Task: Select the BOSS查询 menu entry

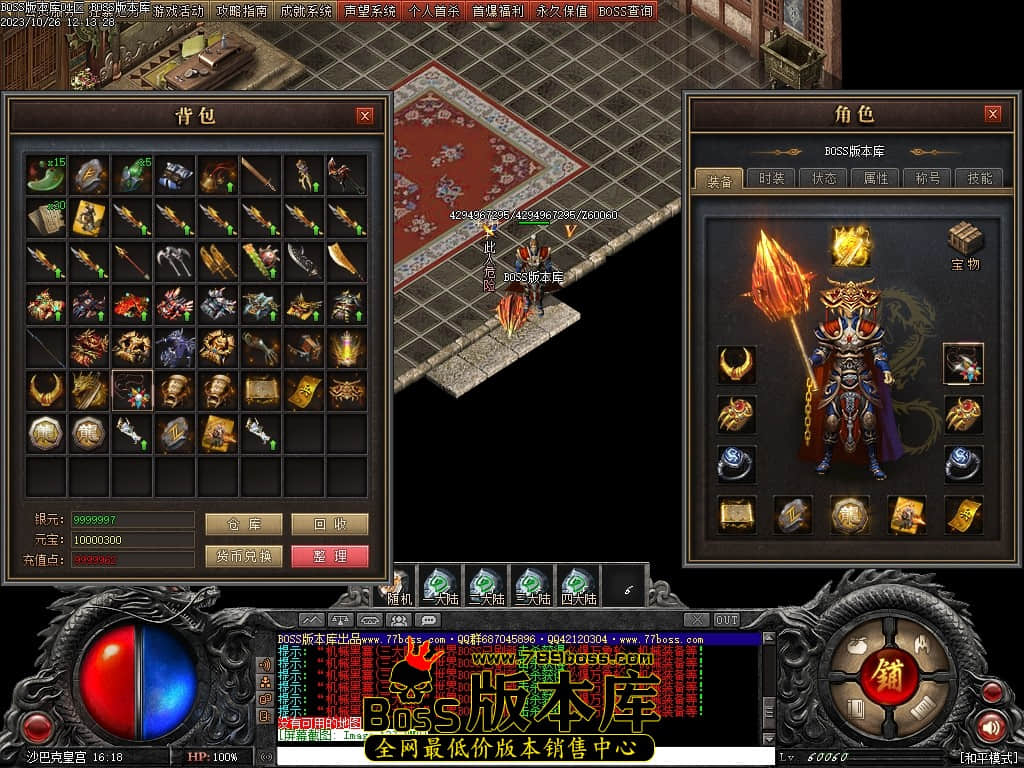Action: (x=626, y=11)
